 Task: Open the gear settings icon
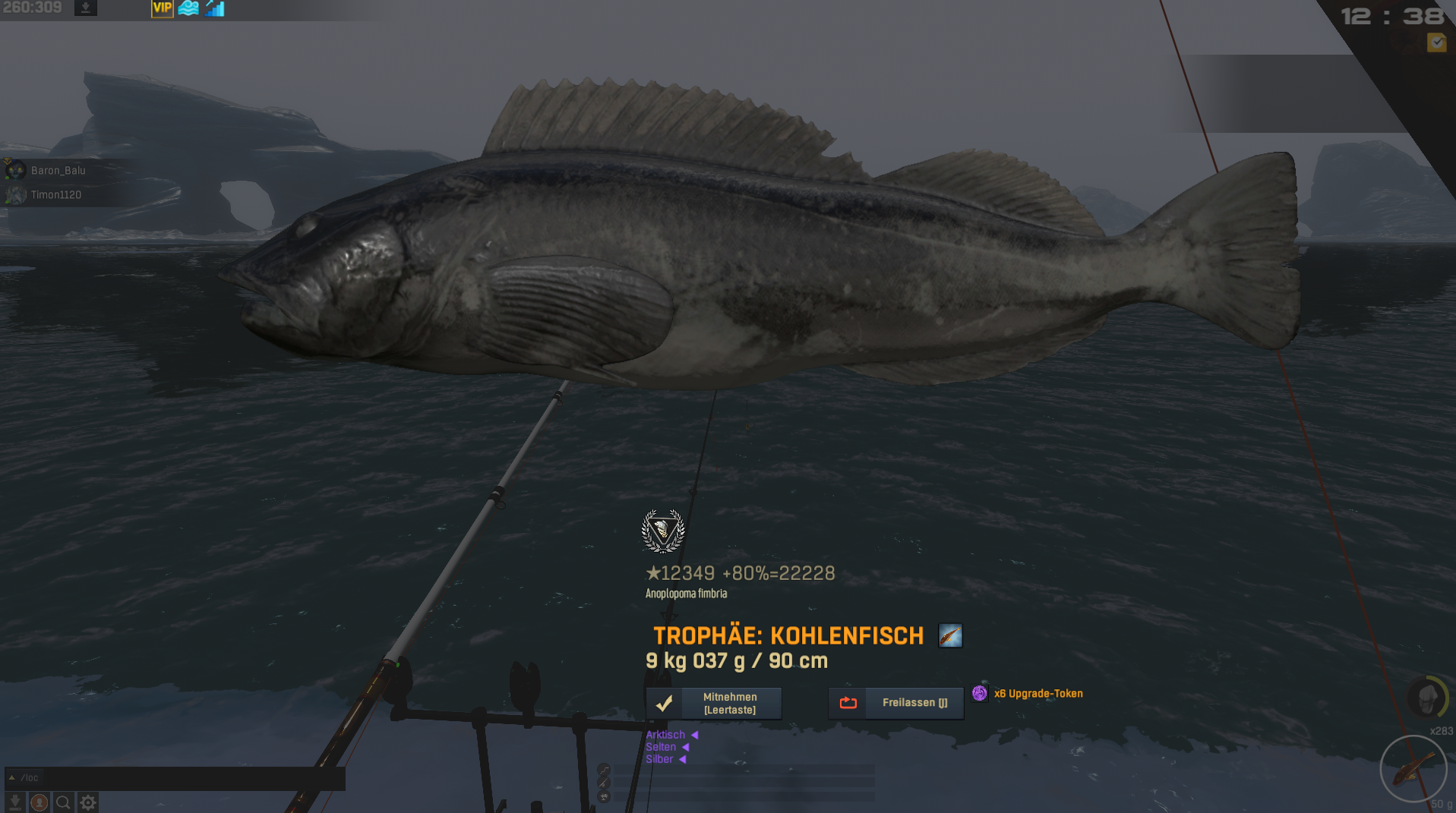click(x=88, y=802)
